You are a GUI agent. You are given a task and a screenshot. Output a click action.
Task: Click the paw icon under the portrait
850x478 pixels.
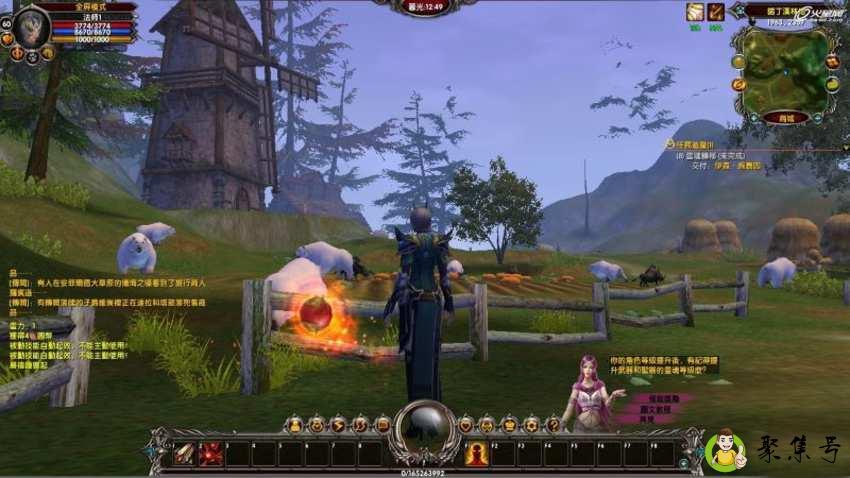point(30,56)
